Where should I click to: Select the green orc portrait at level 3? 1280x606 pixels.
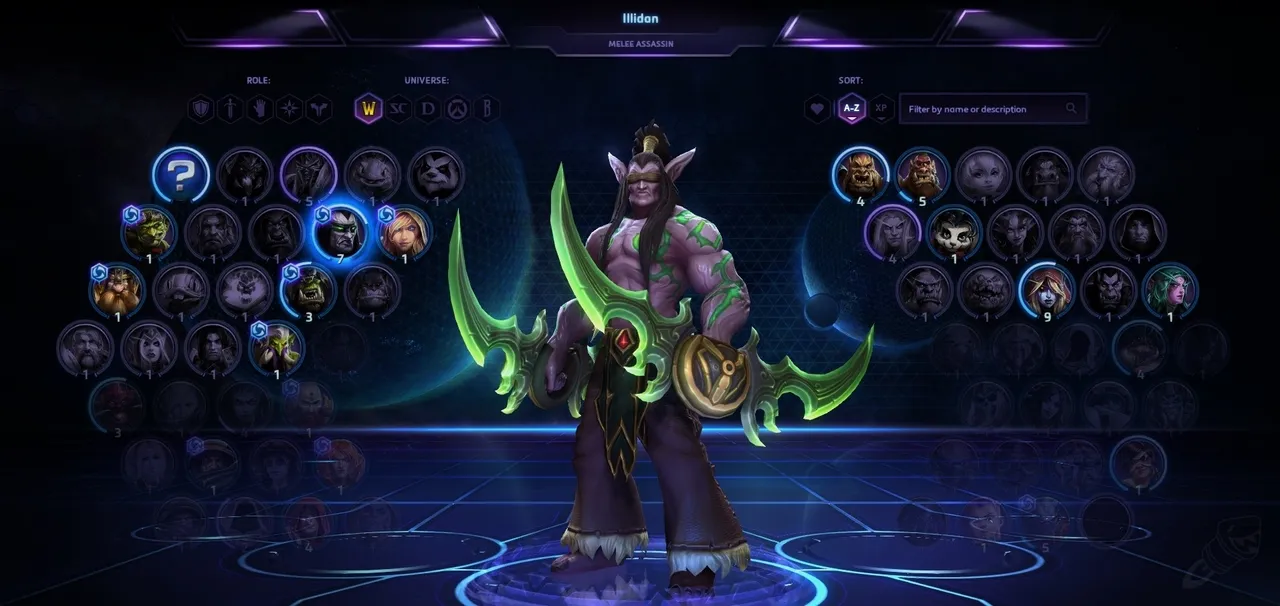(x=308, y=290)
